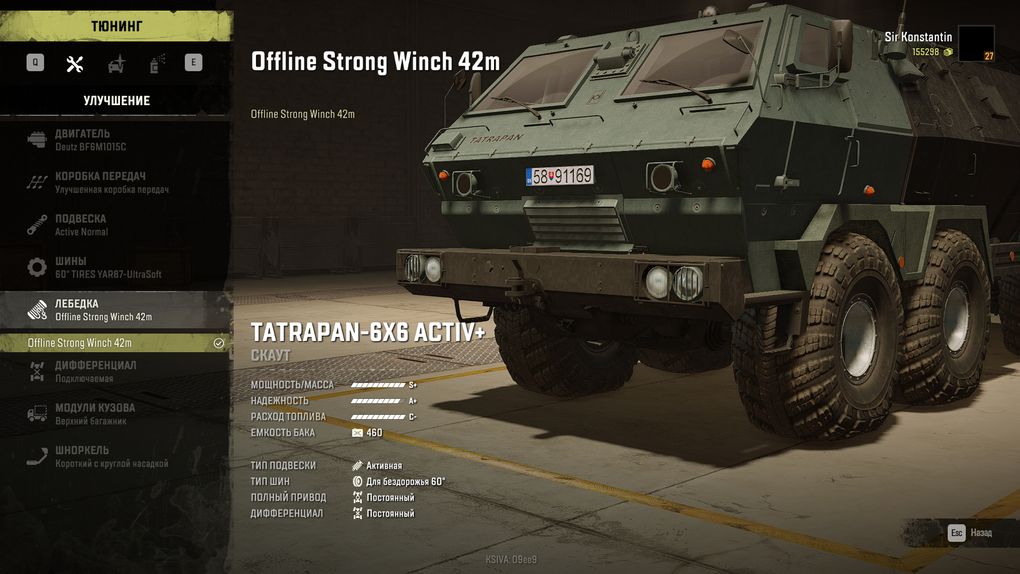Go back with the Назад button

970,533
